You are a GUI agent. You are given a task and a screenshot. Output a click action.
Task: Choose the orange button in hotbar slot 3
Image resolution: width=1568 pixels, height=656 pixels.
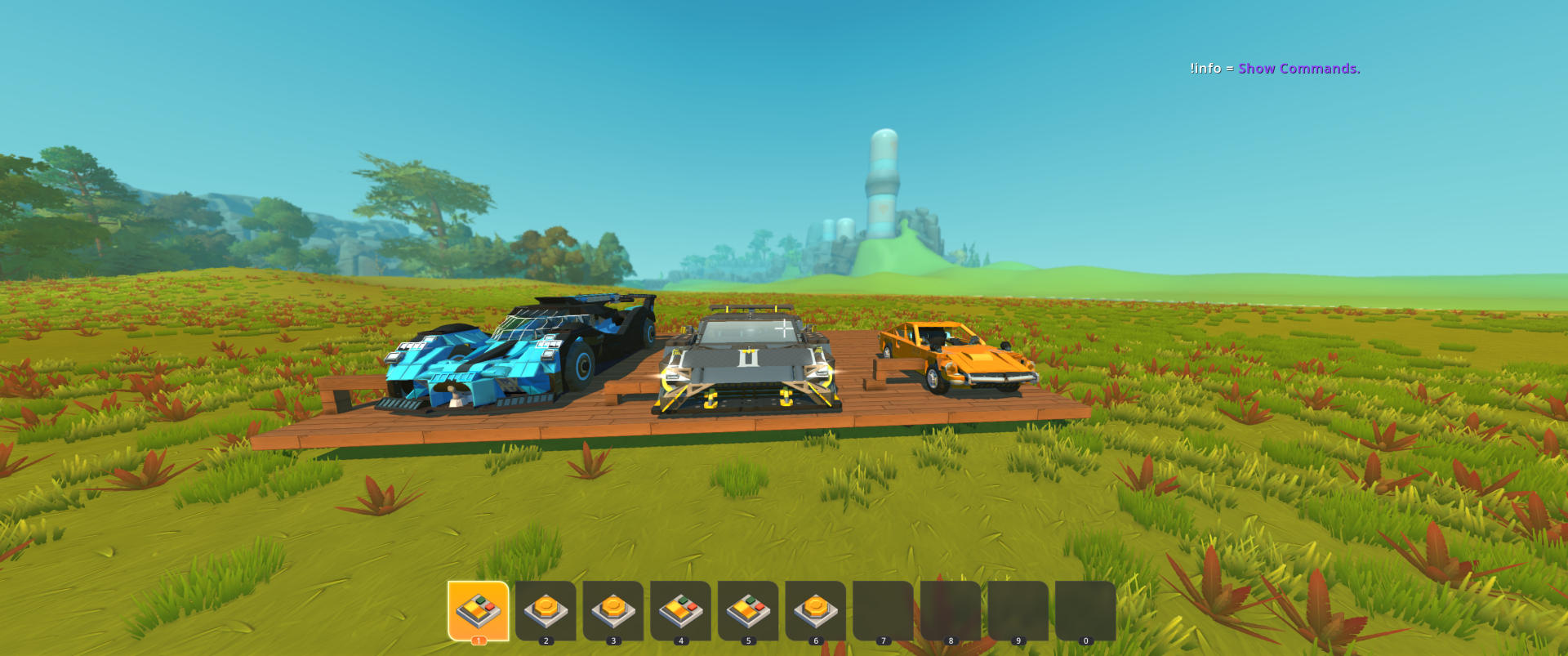(x=613, y=610)
